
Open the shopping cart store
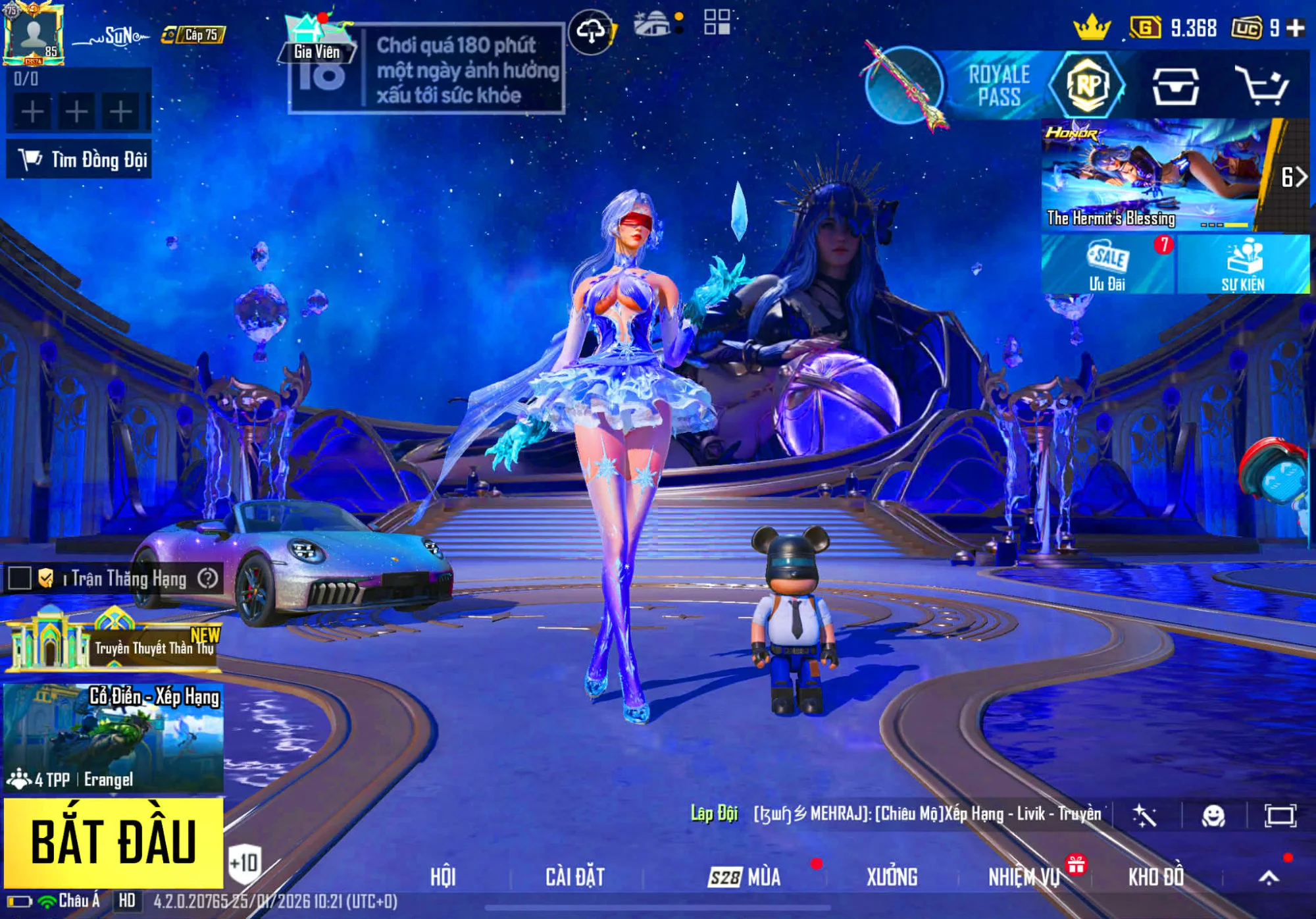point(1261,86)
